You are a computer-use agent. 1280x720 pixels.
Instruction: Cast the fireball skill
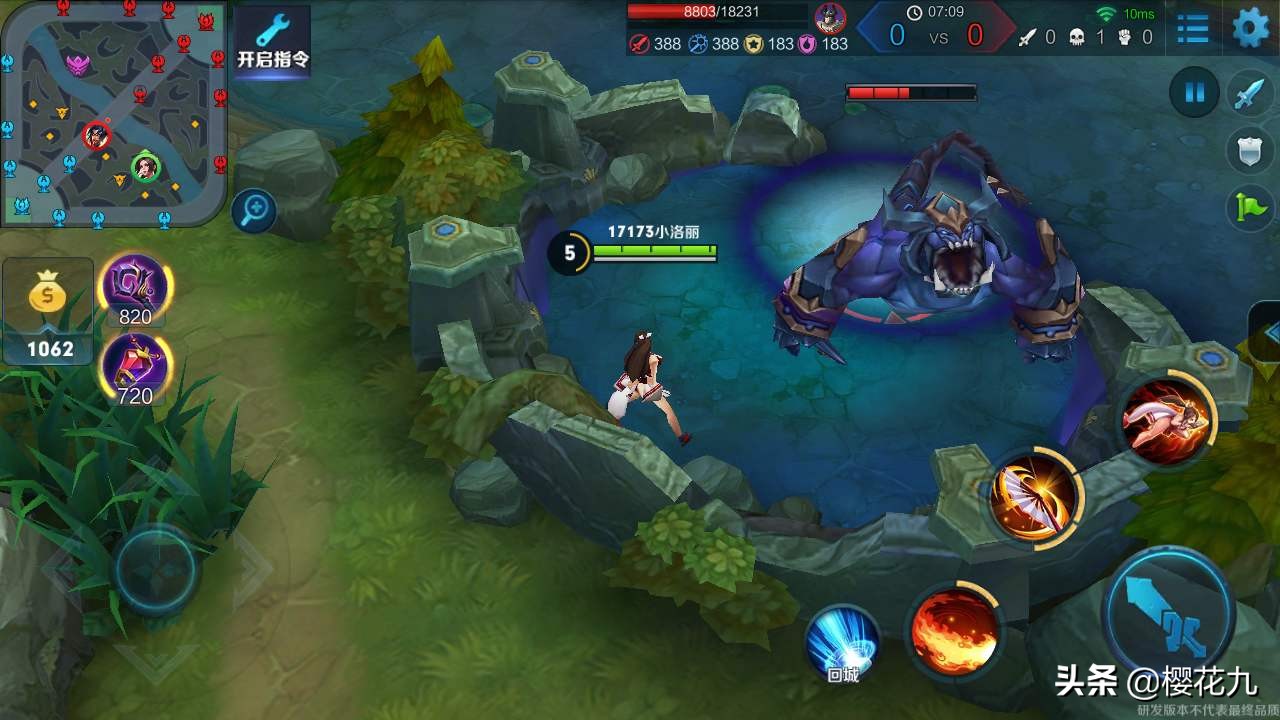coord(953,630)
